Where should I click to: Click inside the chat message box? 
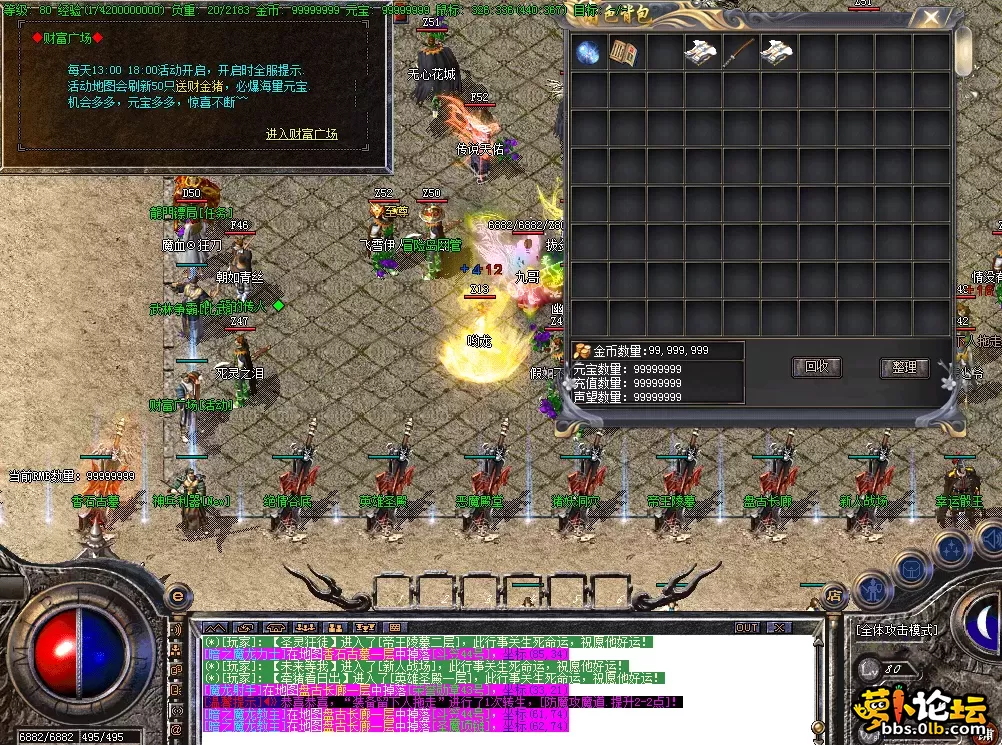500,690
